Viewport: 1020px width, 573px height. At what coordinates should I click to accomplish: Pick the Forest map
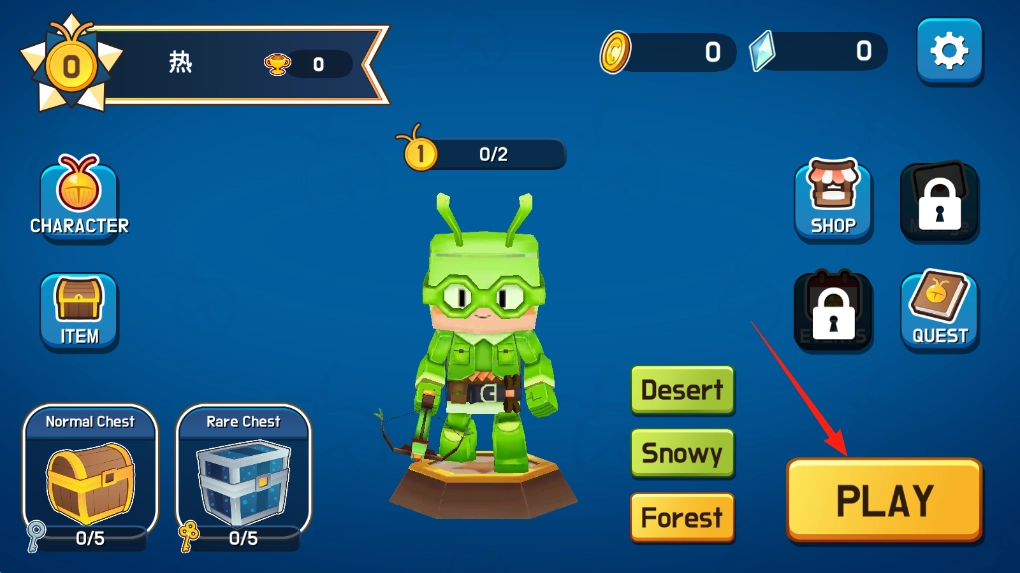click(x=682, y=517)
